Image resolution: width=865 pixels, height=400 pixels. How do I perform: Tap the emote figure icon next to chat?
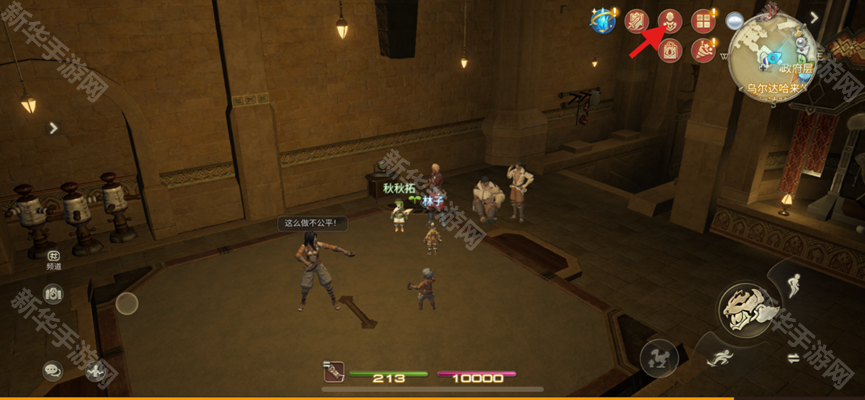96,371
